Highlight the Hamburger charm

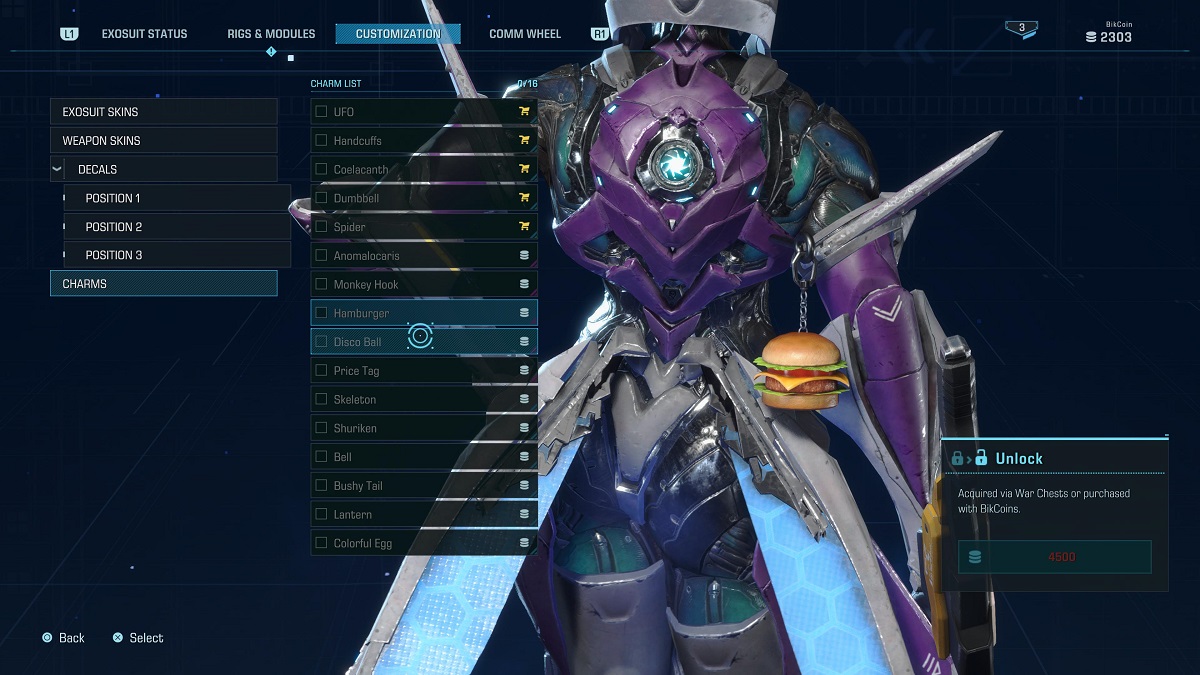click(x=424, y=313)
